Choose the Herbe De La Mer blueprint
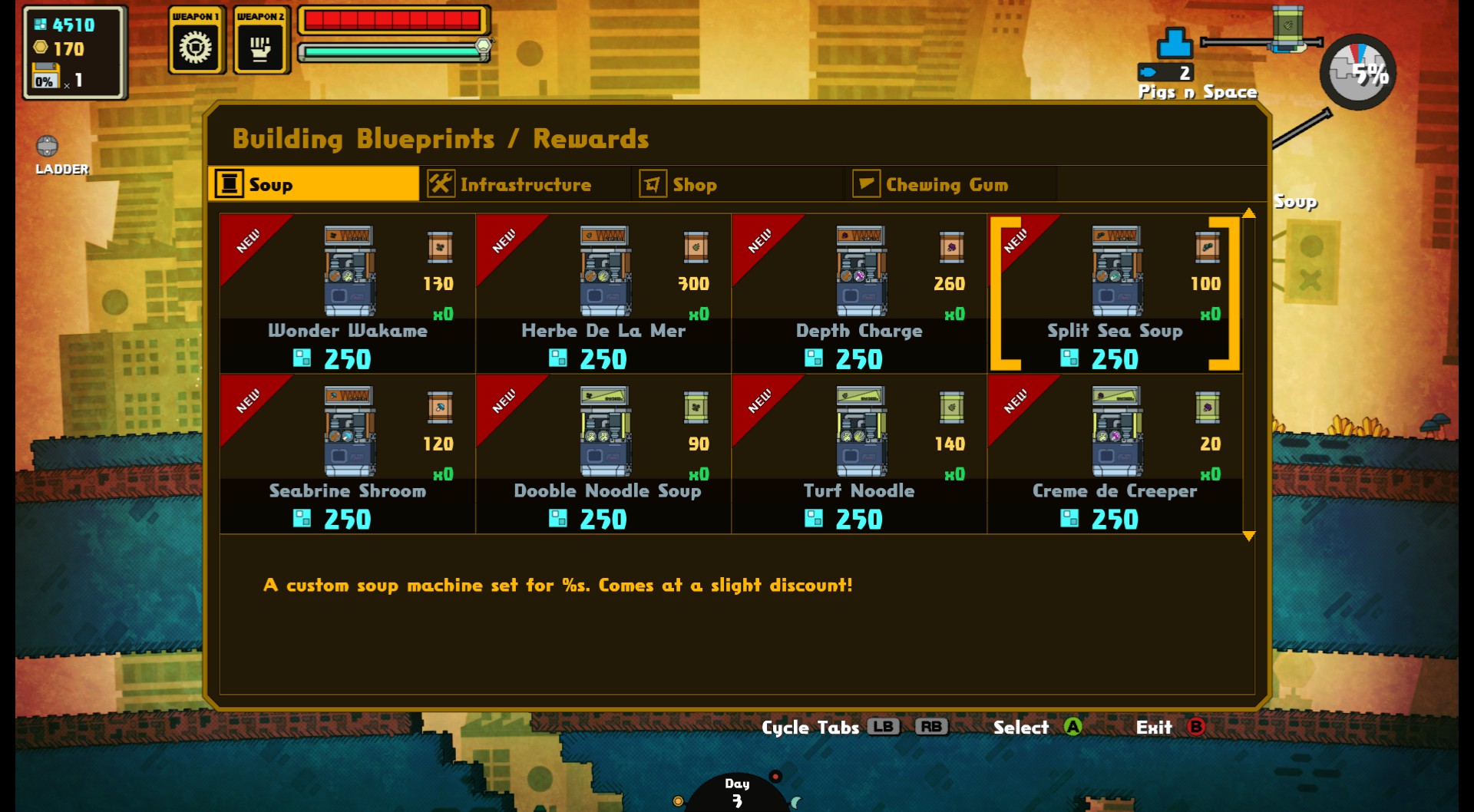The width and height of the screenshot is (1474, 812). coord(603,294)
